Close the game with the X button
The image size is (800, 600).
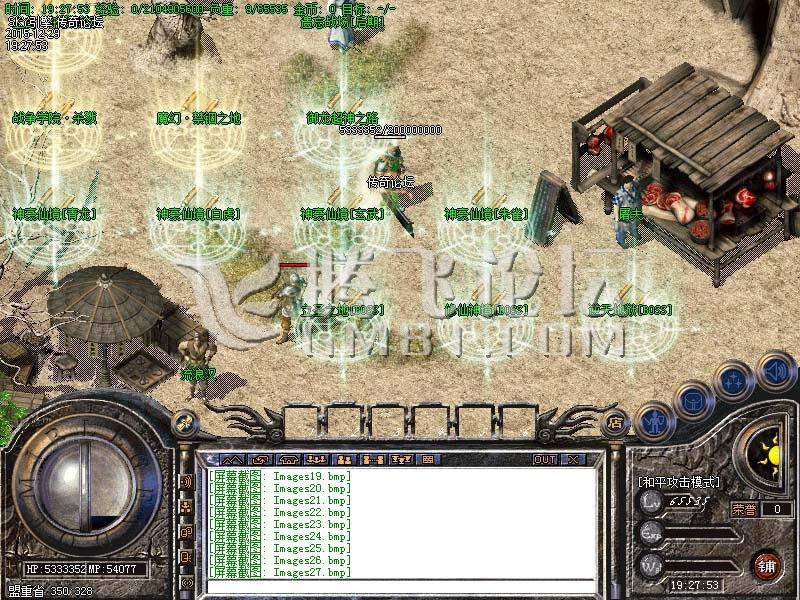573,460
